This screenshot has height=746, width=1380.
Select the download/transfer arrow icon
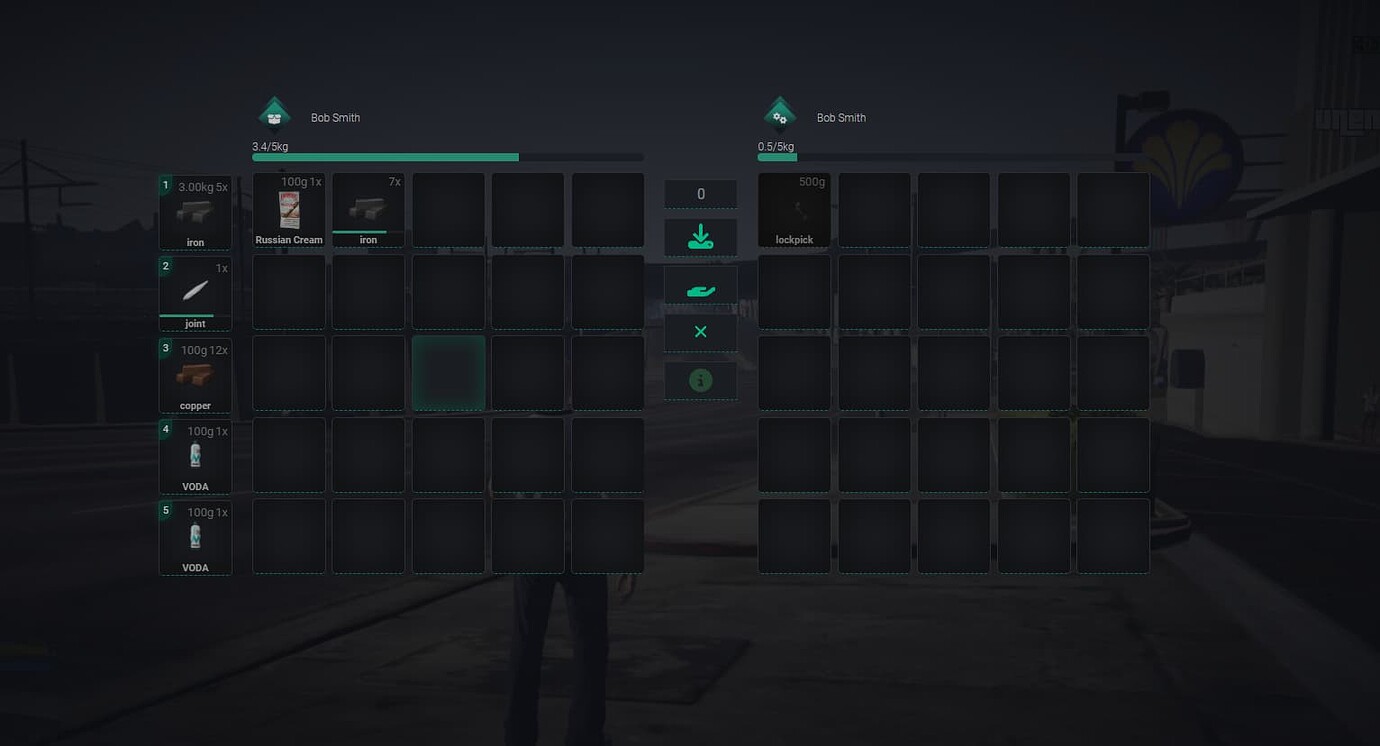[x=700, y=237]
